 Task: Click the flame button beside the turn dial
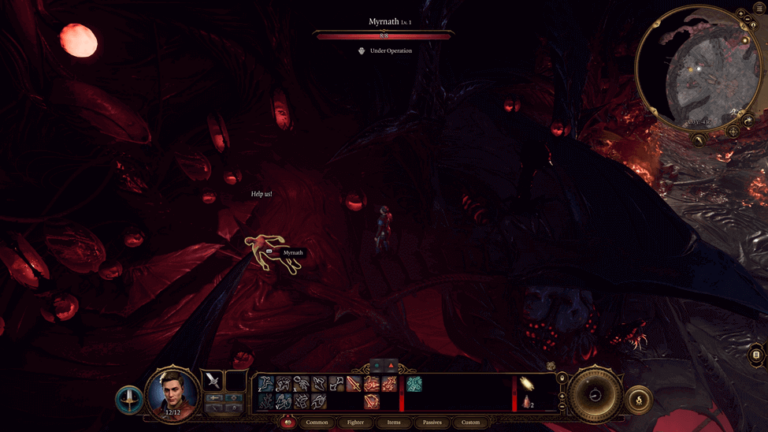pos(638,401)
